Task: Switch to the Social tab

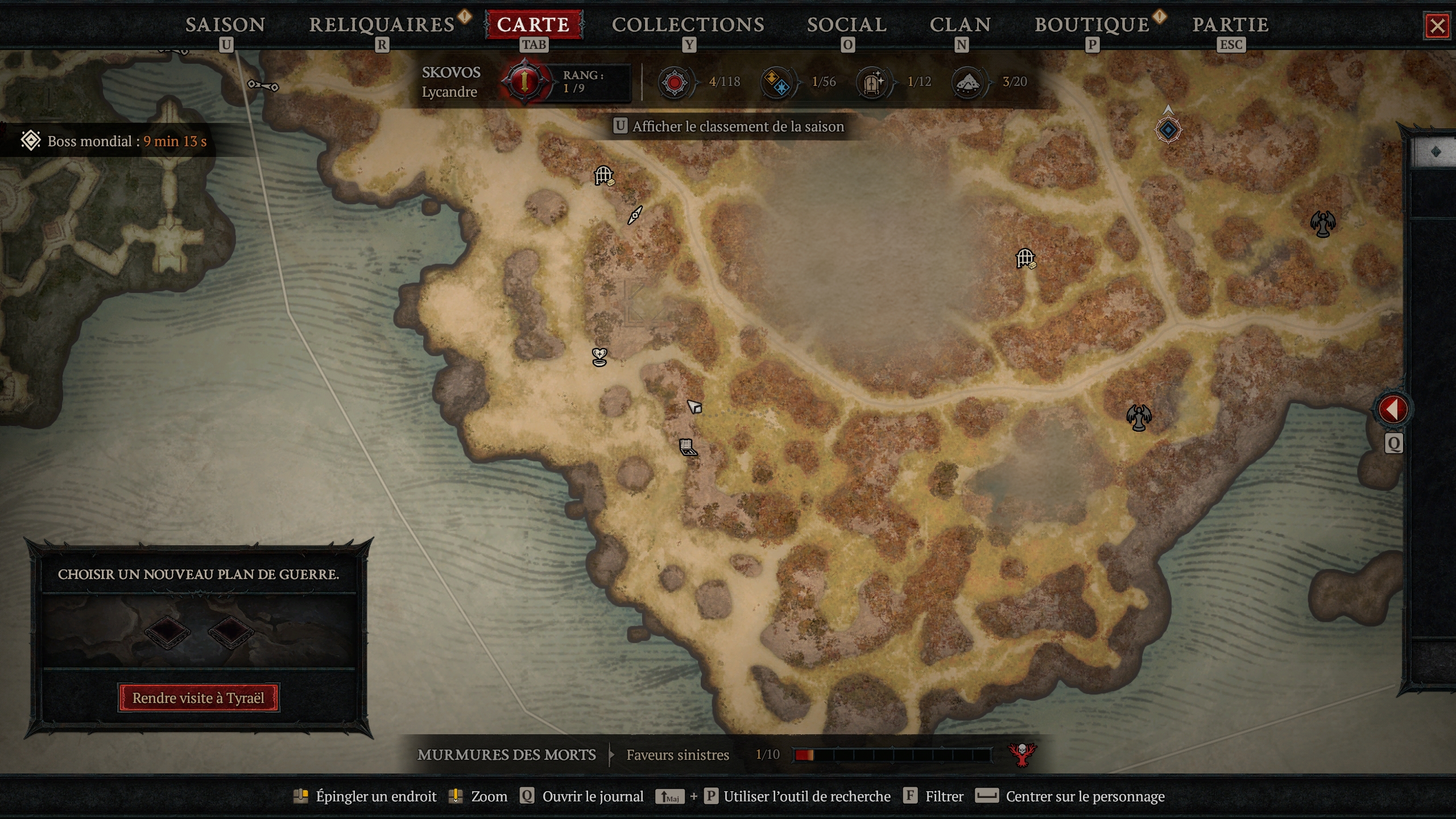Action: pyautogui.click(x=847, y=24)
